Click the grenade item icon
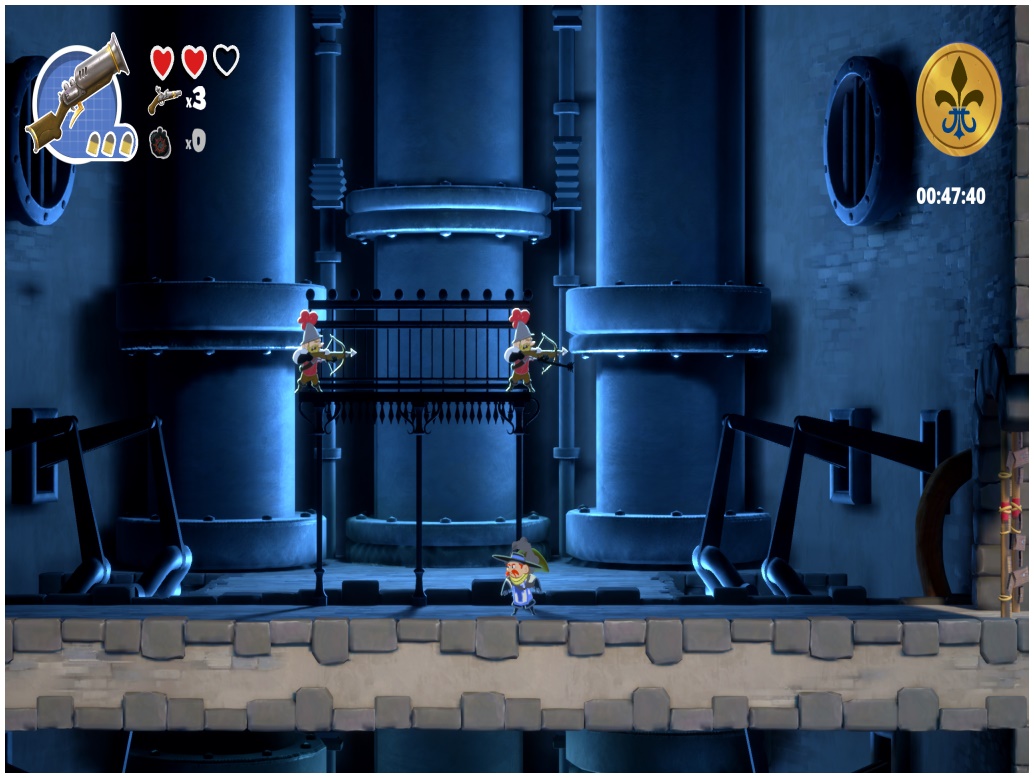Viewport: 1034px width, 778px height. pos(161,142)
